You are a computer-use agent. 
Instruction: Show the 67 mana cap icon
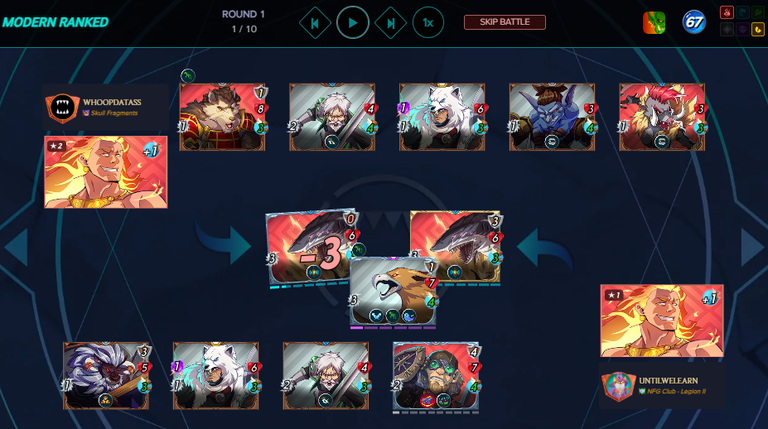coord(694,22)
